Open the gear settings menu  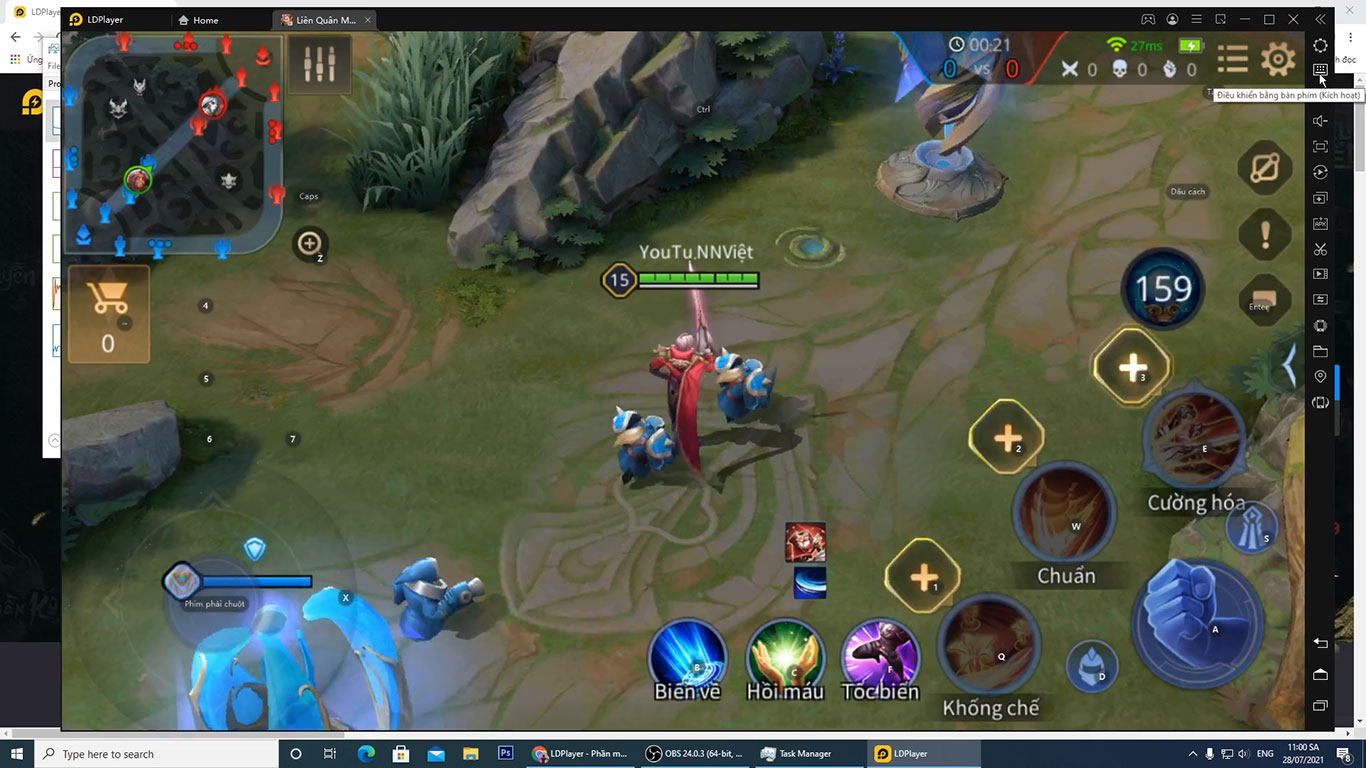click(1277, 60)
